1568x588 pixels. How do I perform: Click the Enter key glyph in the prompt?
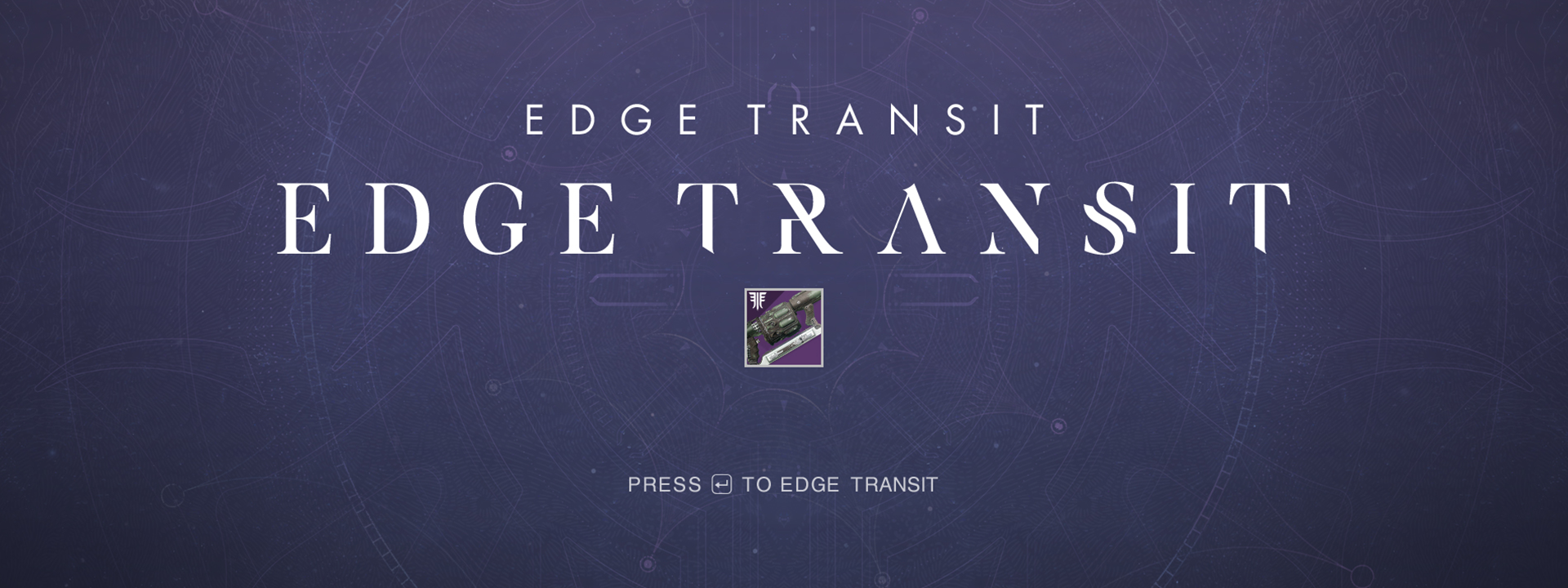(x=721, y=483)
